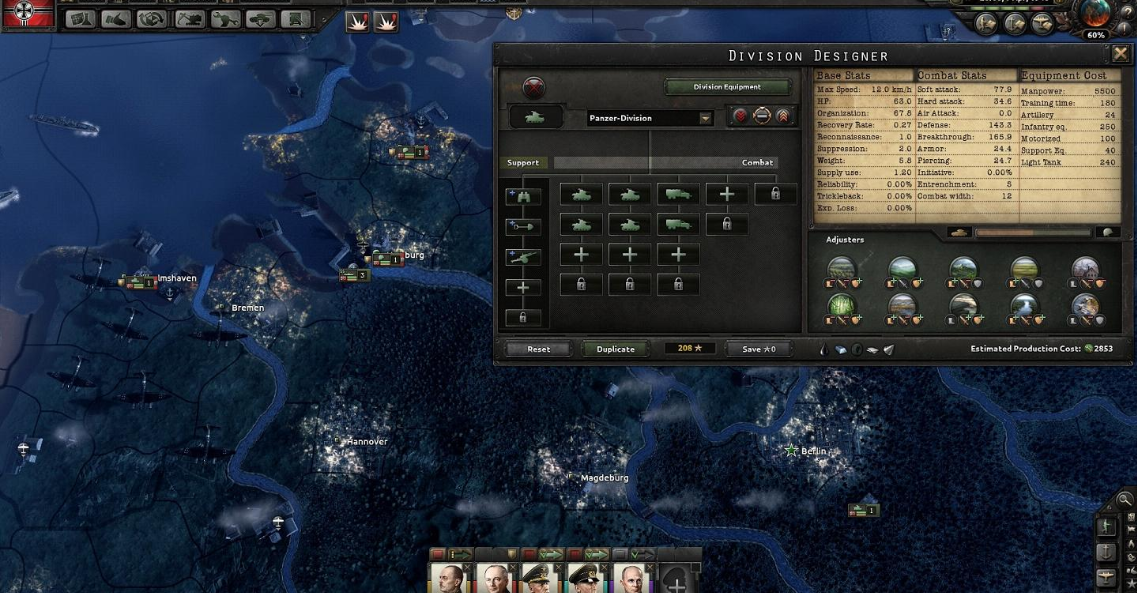Add a new army group
The height and width of the screenshot is (593, 1137).
[x=675, y=579]
